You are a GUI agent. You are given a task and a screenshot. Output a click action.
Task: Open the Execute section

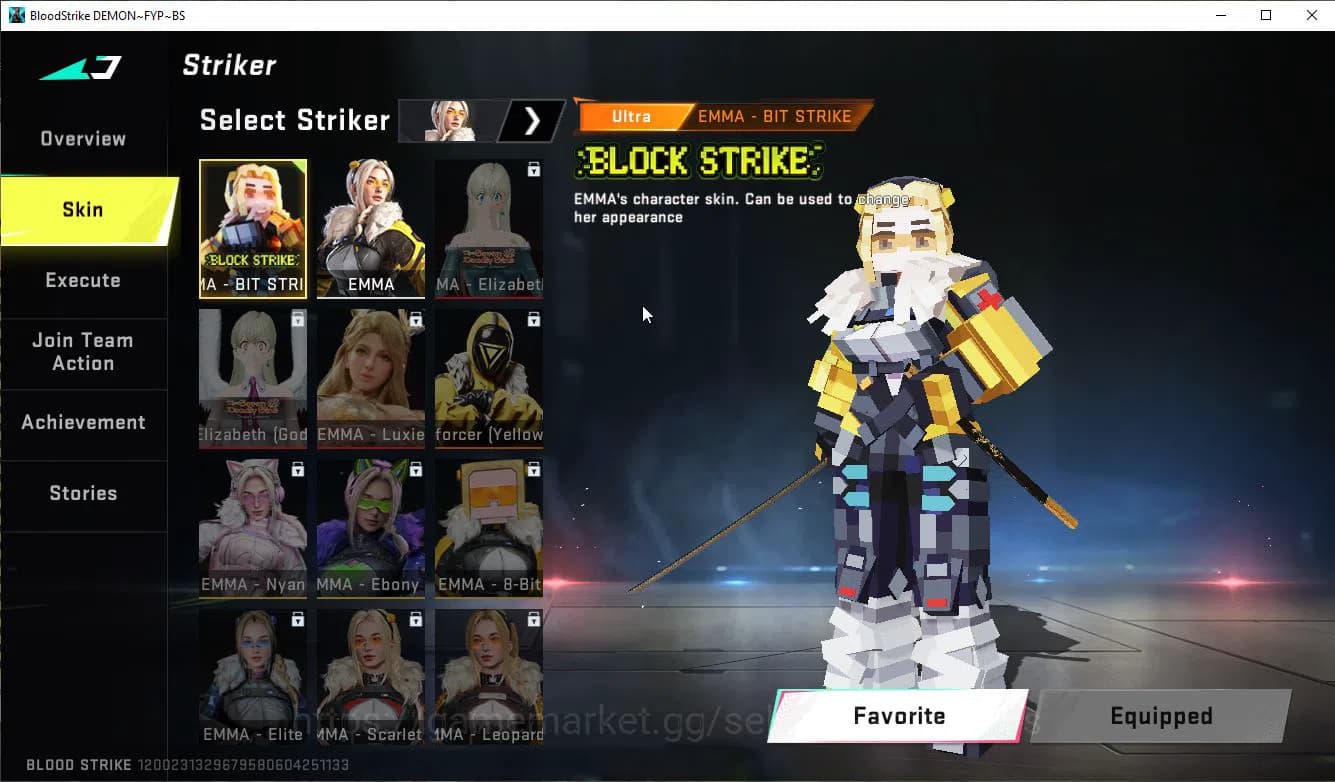tap(83, 281)
